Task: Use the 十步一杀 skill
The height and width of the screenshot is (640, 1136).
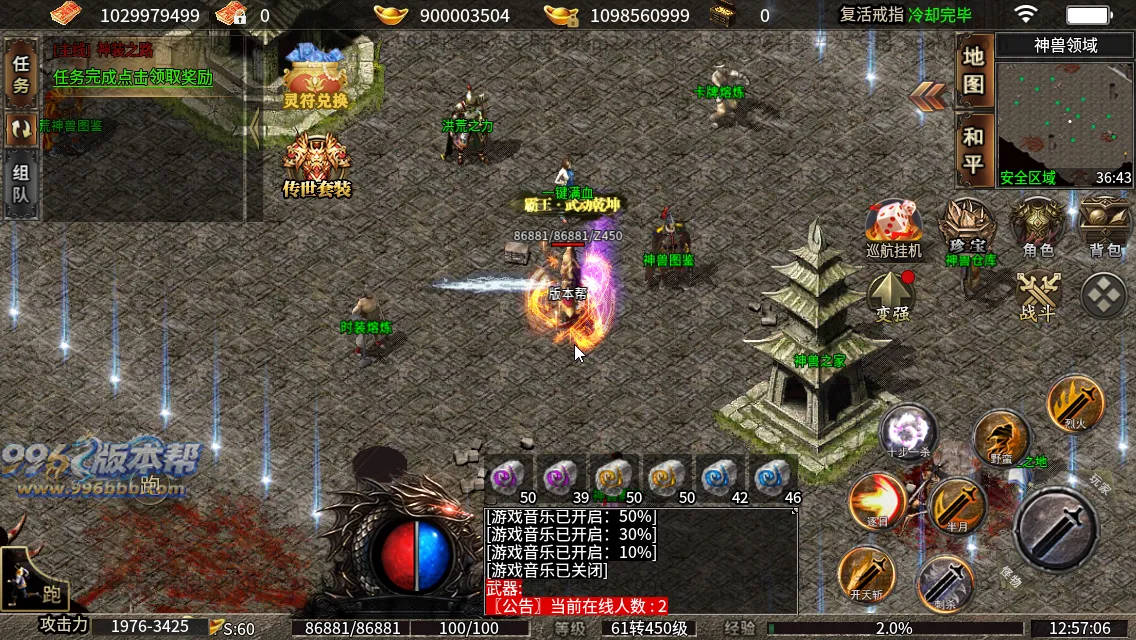Action: [x=909, y=433]
